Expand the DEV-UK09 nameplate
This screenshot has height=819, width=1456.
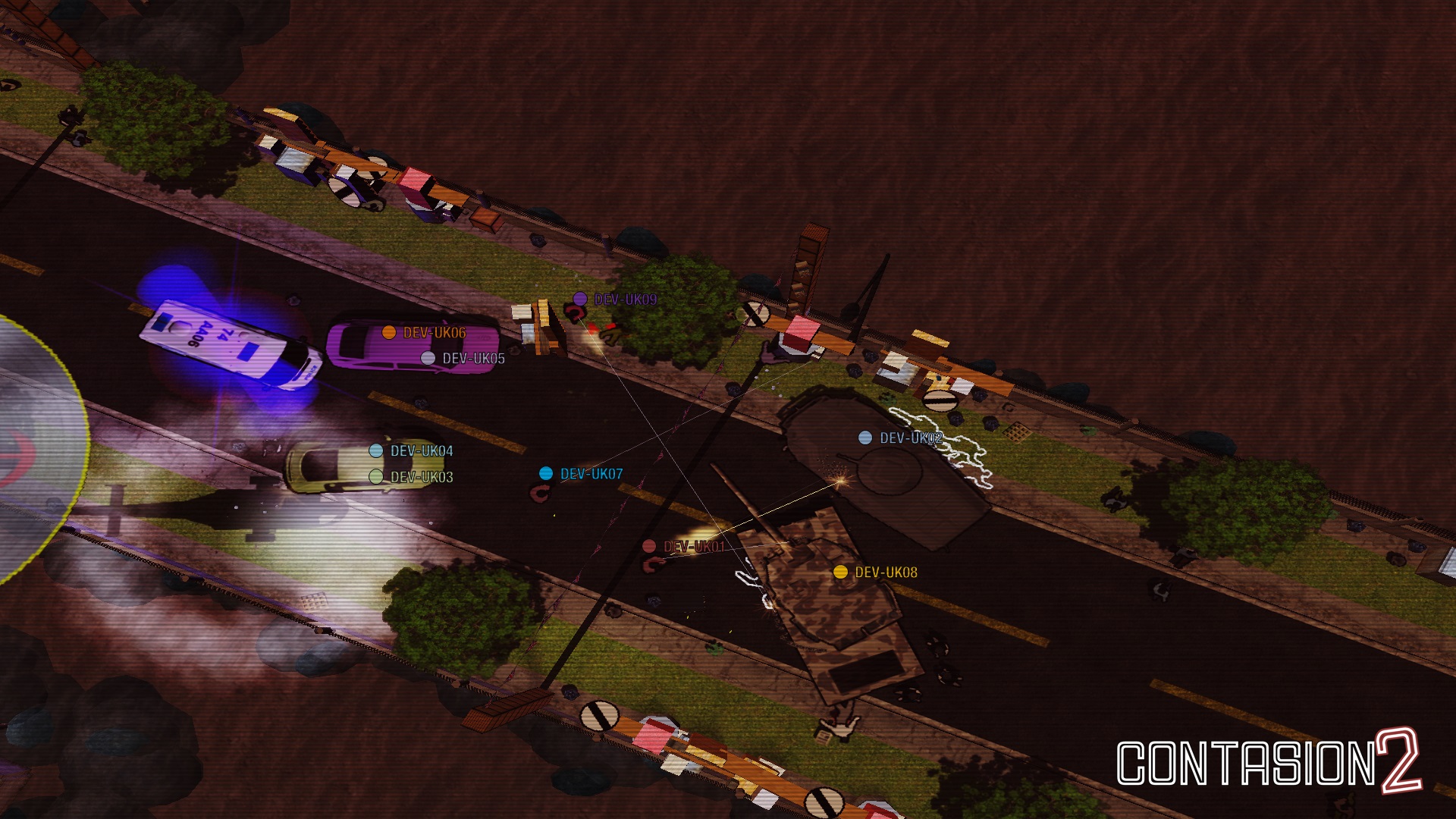click(625, 300)
